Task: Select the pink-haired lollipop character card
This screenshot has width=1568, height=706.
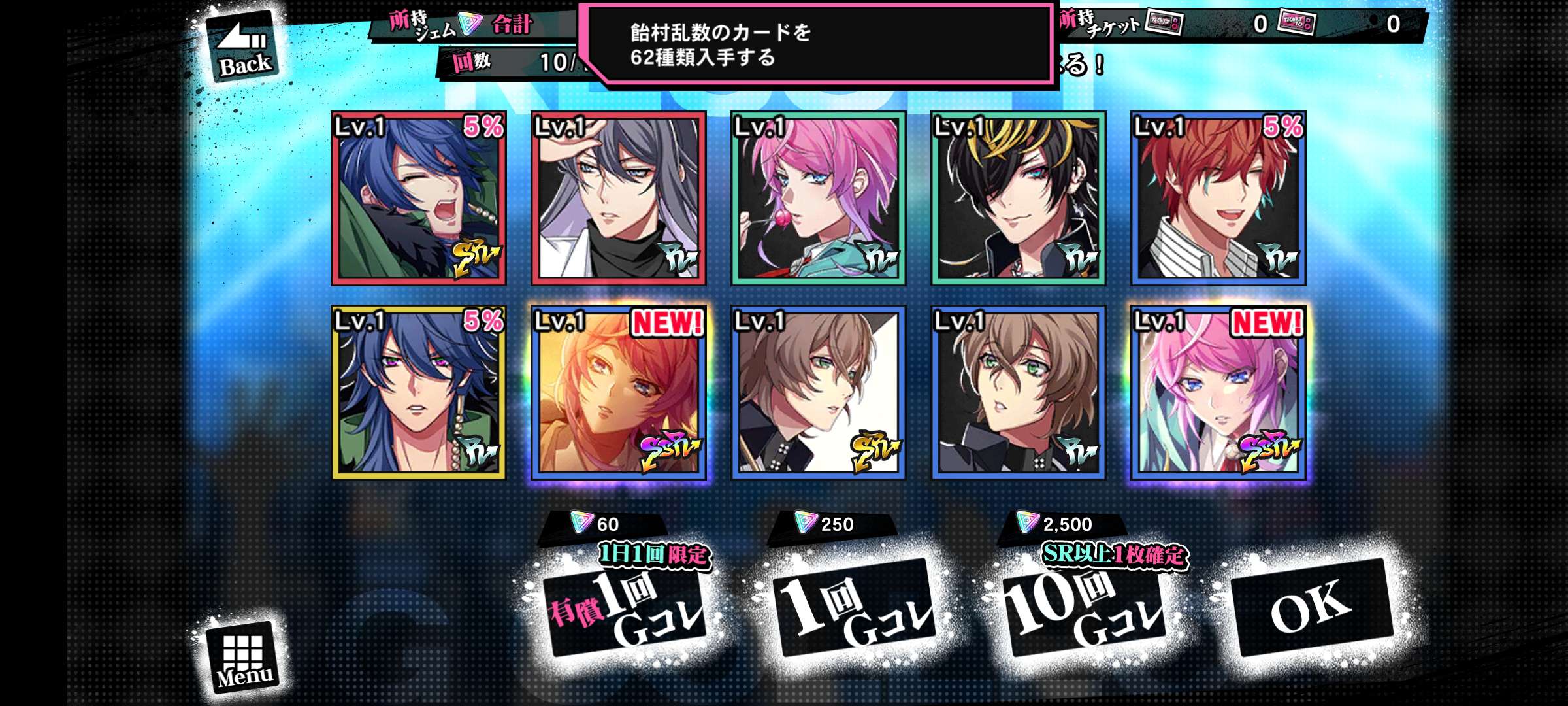Action: [818, 198]
